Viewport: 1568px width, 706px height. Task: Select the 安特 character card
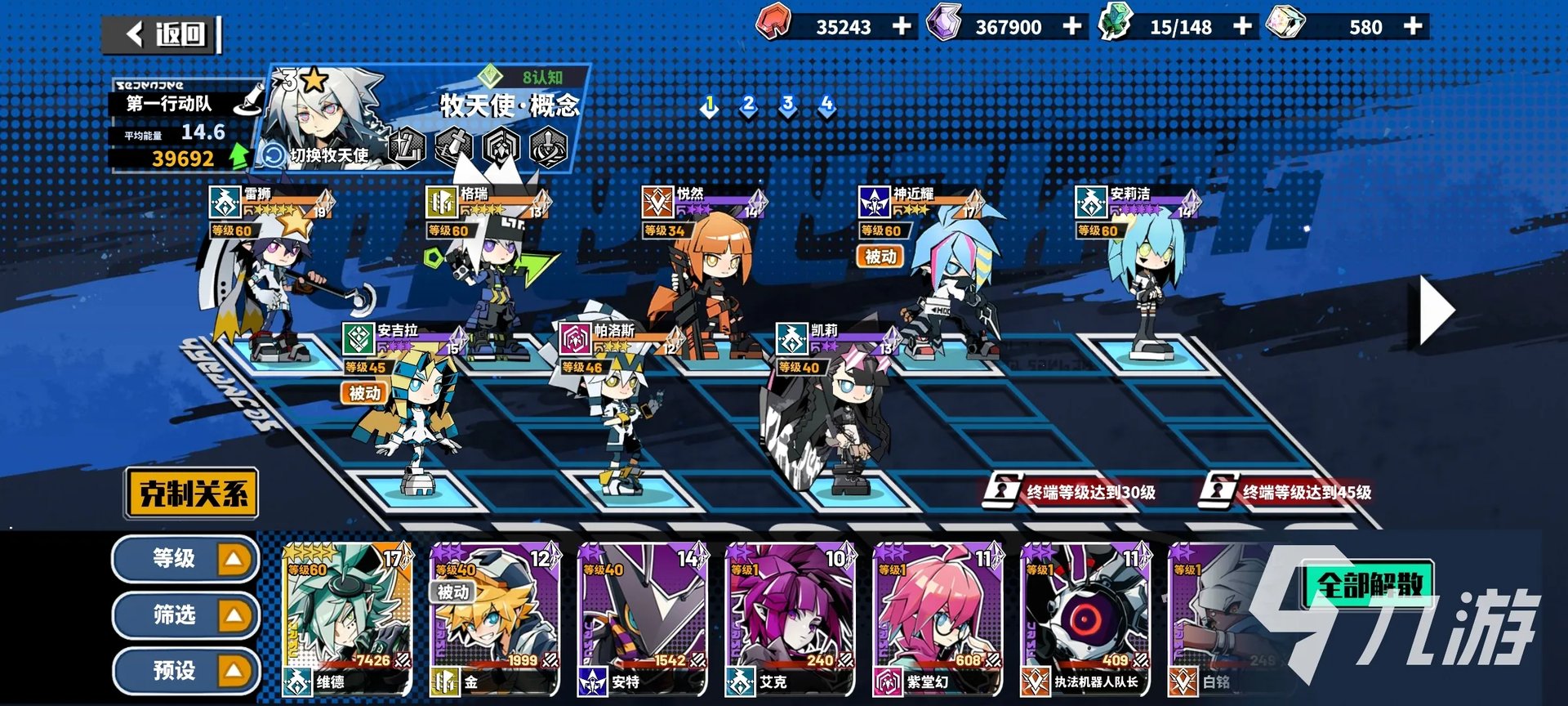[x=642, y=619]
